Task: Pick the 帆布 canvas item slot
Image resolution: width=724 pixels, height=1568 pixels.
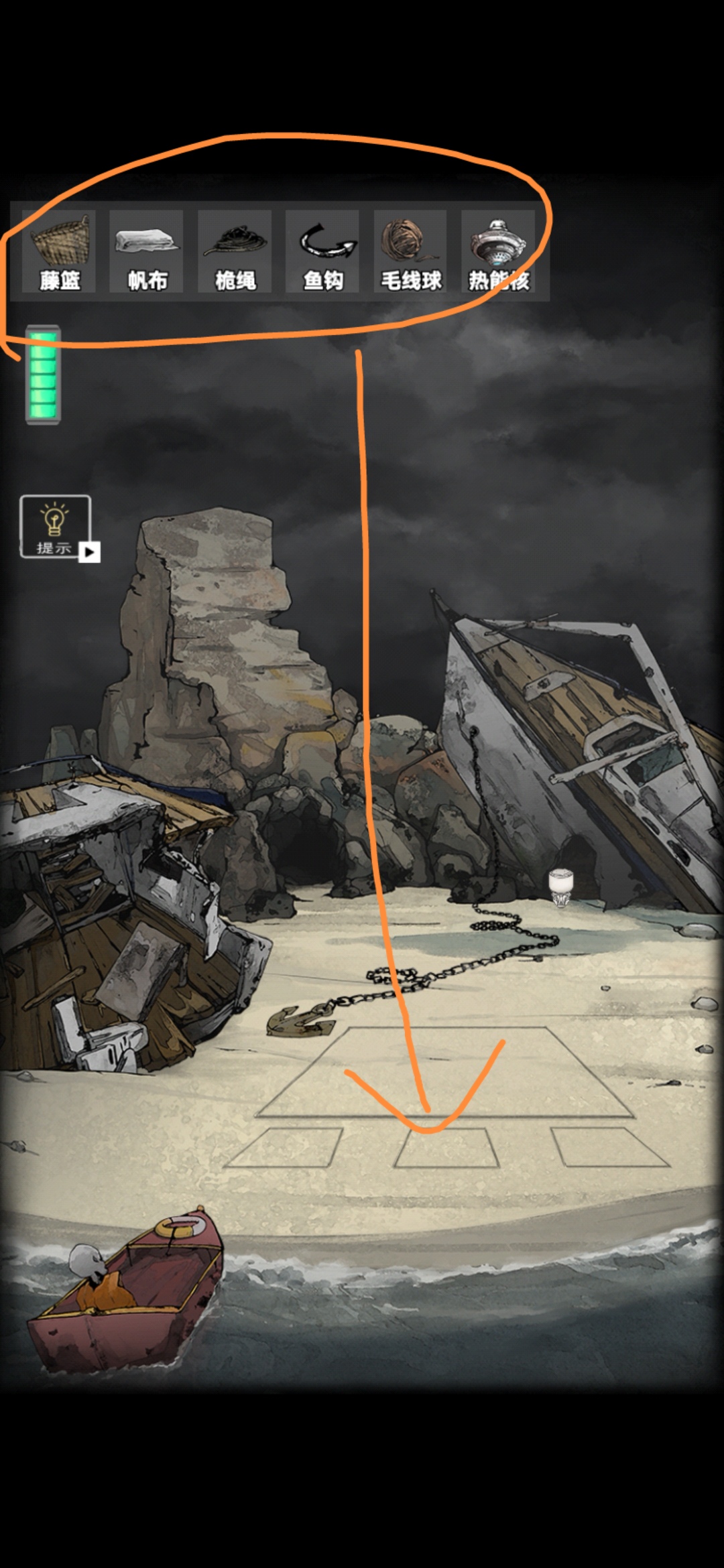Action: coord(147,251)
